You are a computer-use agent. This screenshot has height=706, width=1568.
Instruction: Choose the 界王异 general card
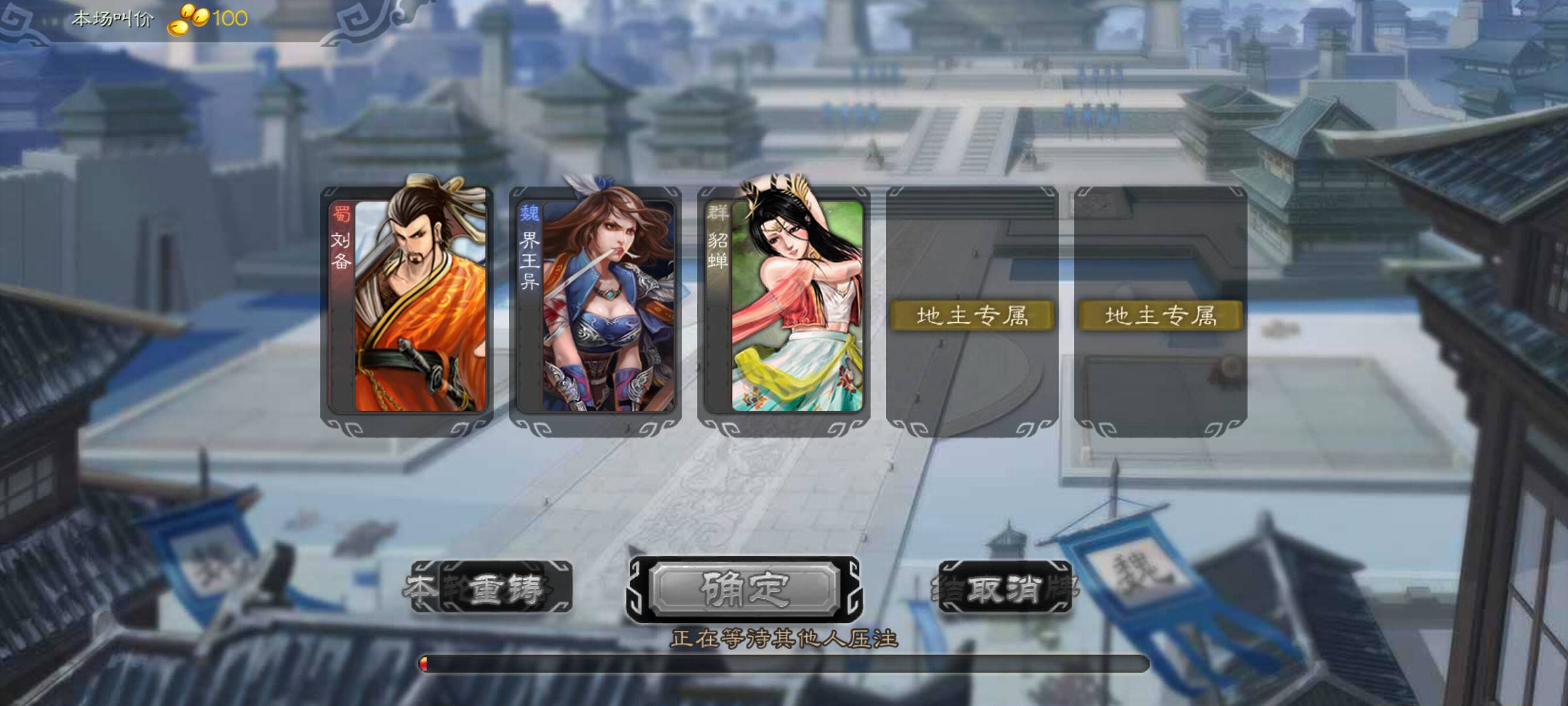[x=595, y=306]
